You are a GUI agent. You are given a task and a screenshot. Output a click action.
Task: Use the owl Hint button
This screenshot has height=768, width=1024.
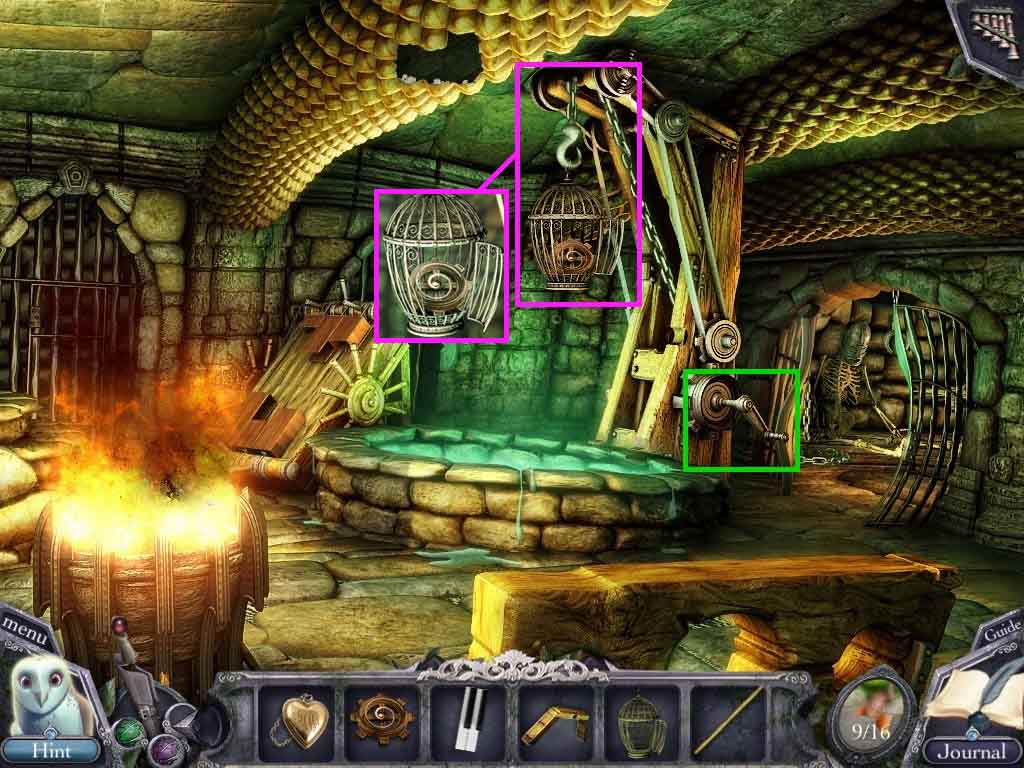[x=49, y=747]
